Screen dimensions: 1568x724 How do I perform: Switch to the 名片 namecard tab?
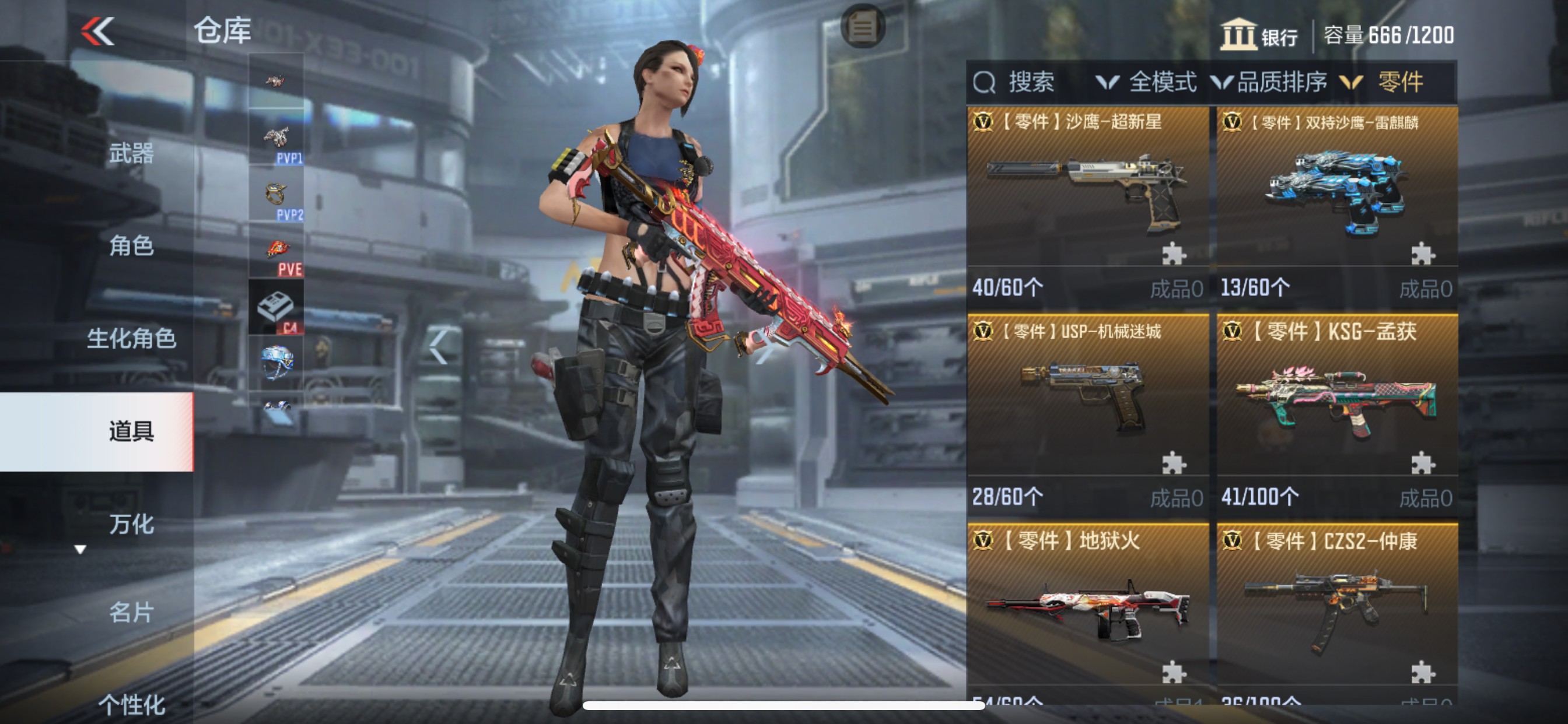tap(131, 612)
